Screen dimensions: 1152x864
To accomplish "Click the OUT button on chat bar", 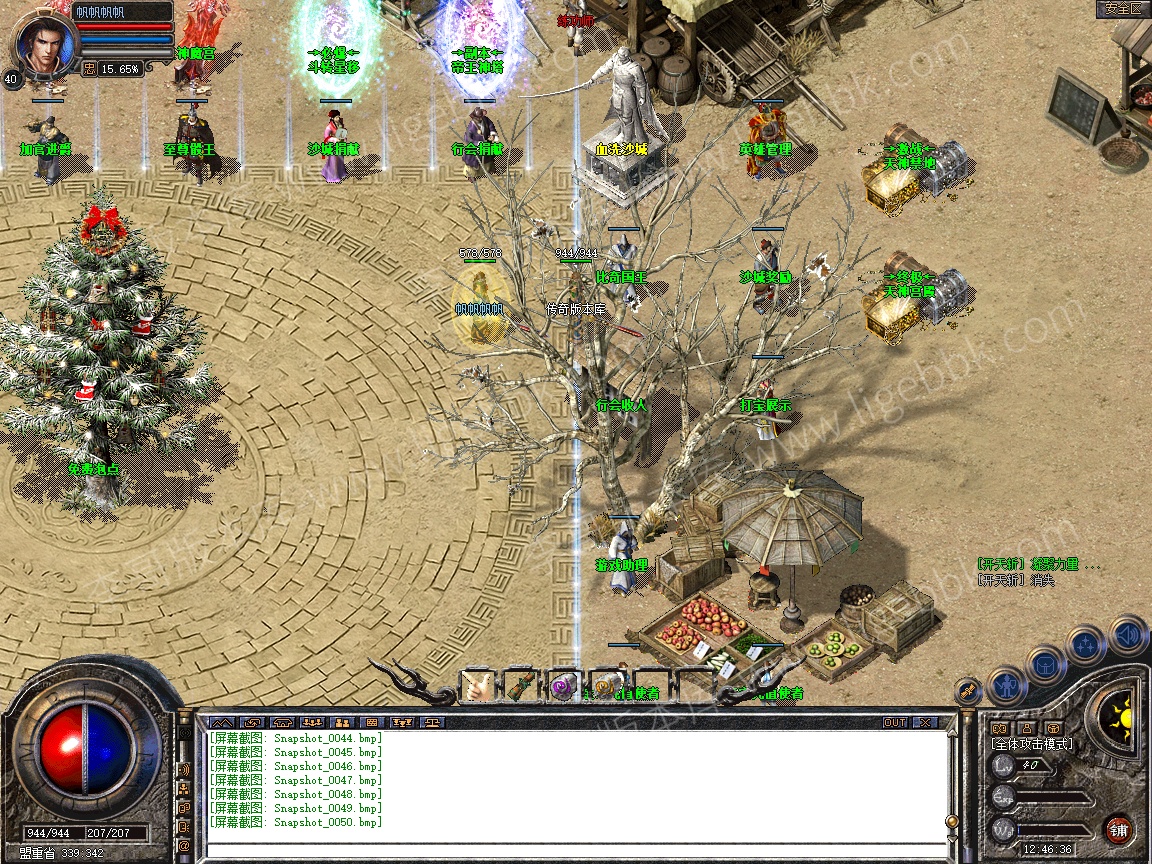I will (x=894, y=722).
